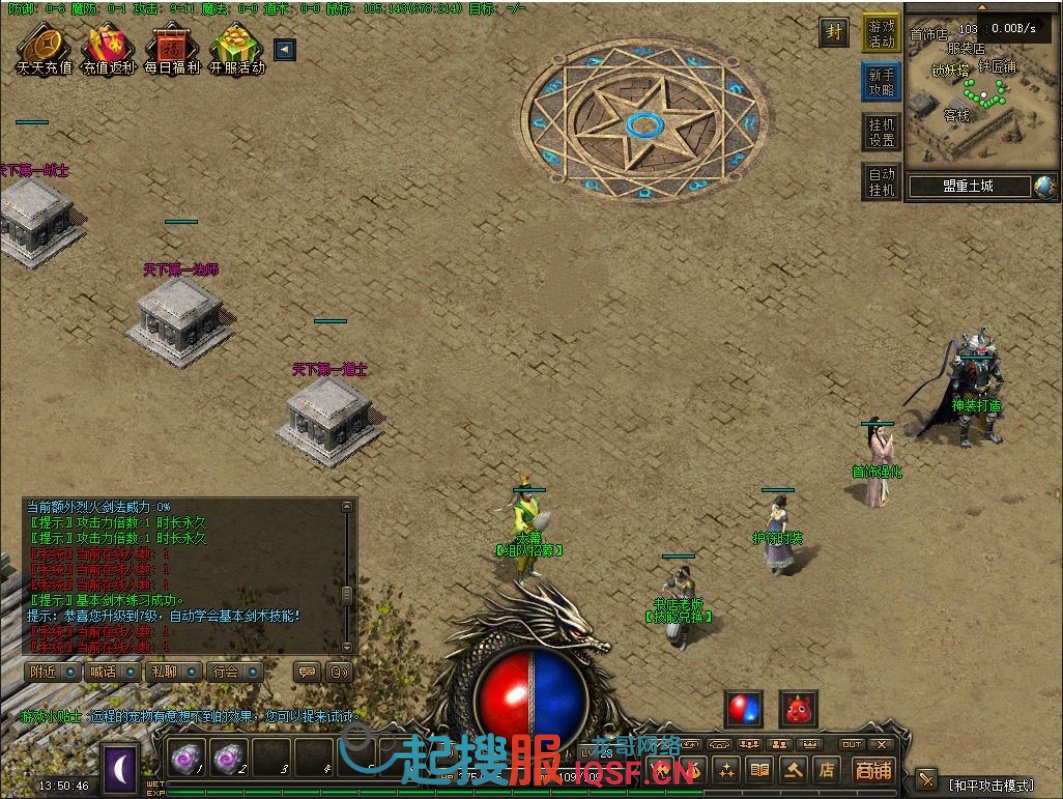Collapse the top event icons with the arrow
Viewport: 1063px width, 799px height.
point(284,49)
